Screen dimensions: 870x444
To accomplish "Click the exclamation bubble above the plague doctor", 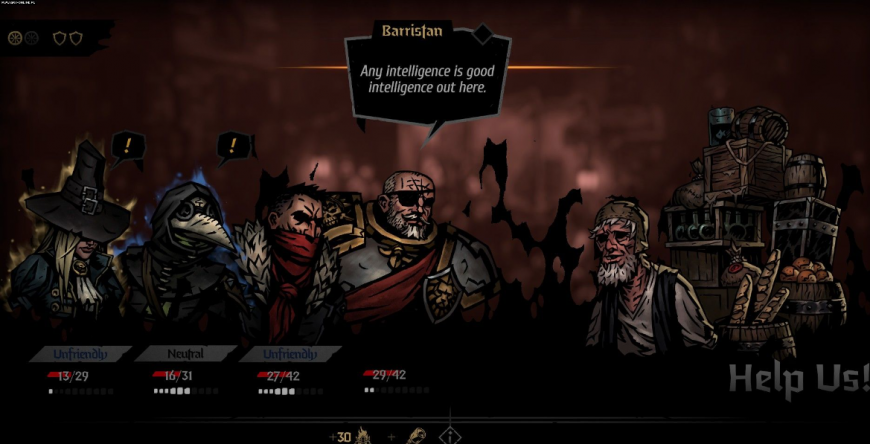I will 236,148.
